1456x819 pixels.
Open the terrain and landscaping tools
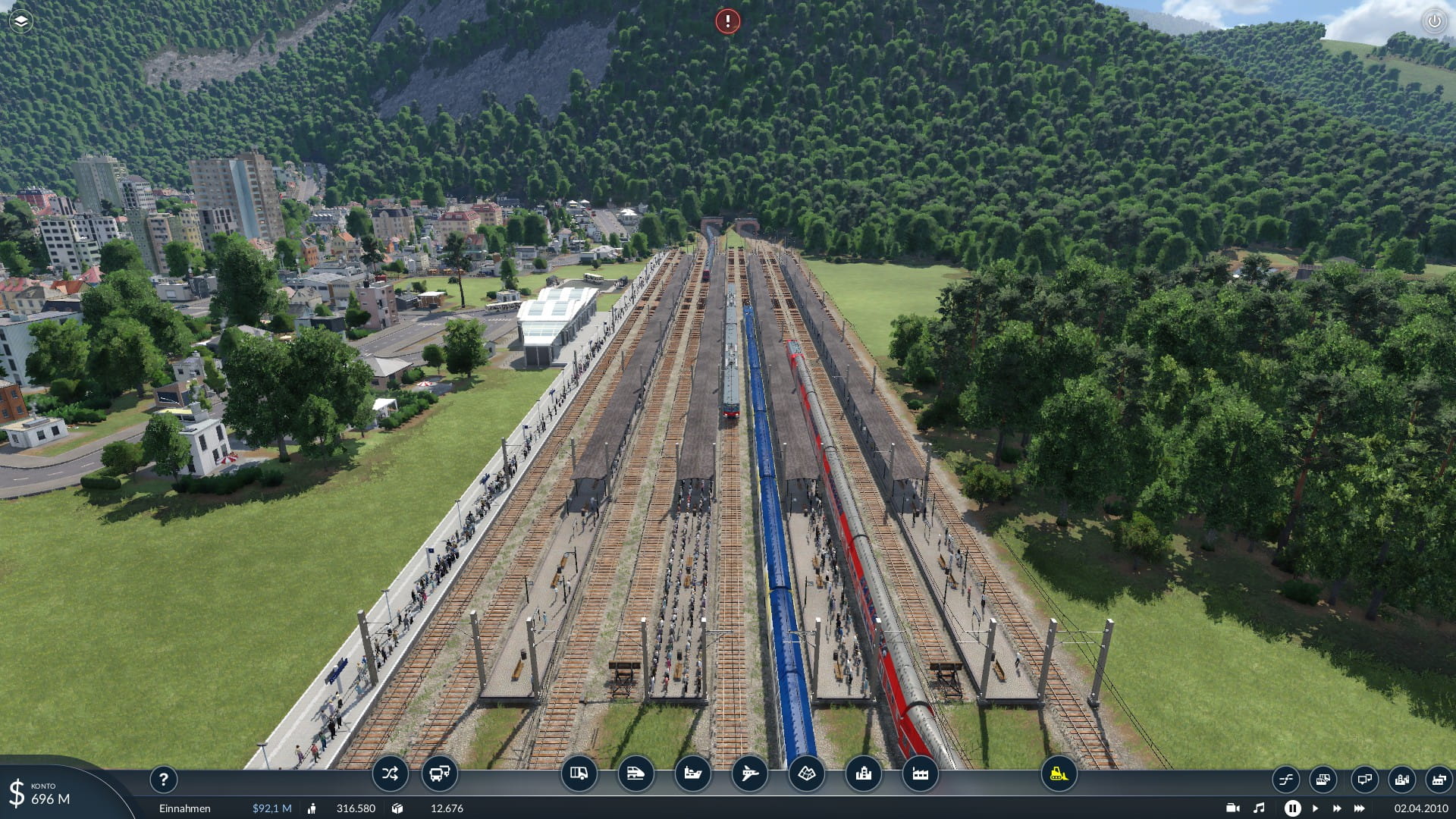(x=806, y=774)
